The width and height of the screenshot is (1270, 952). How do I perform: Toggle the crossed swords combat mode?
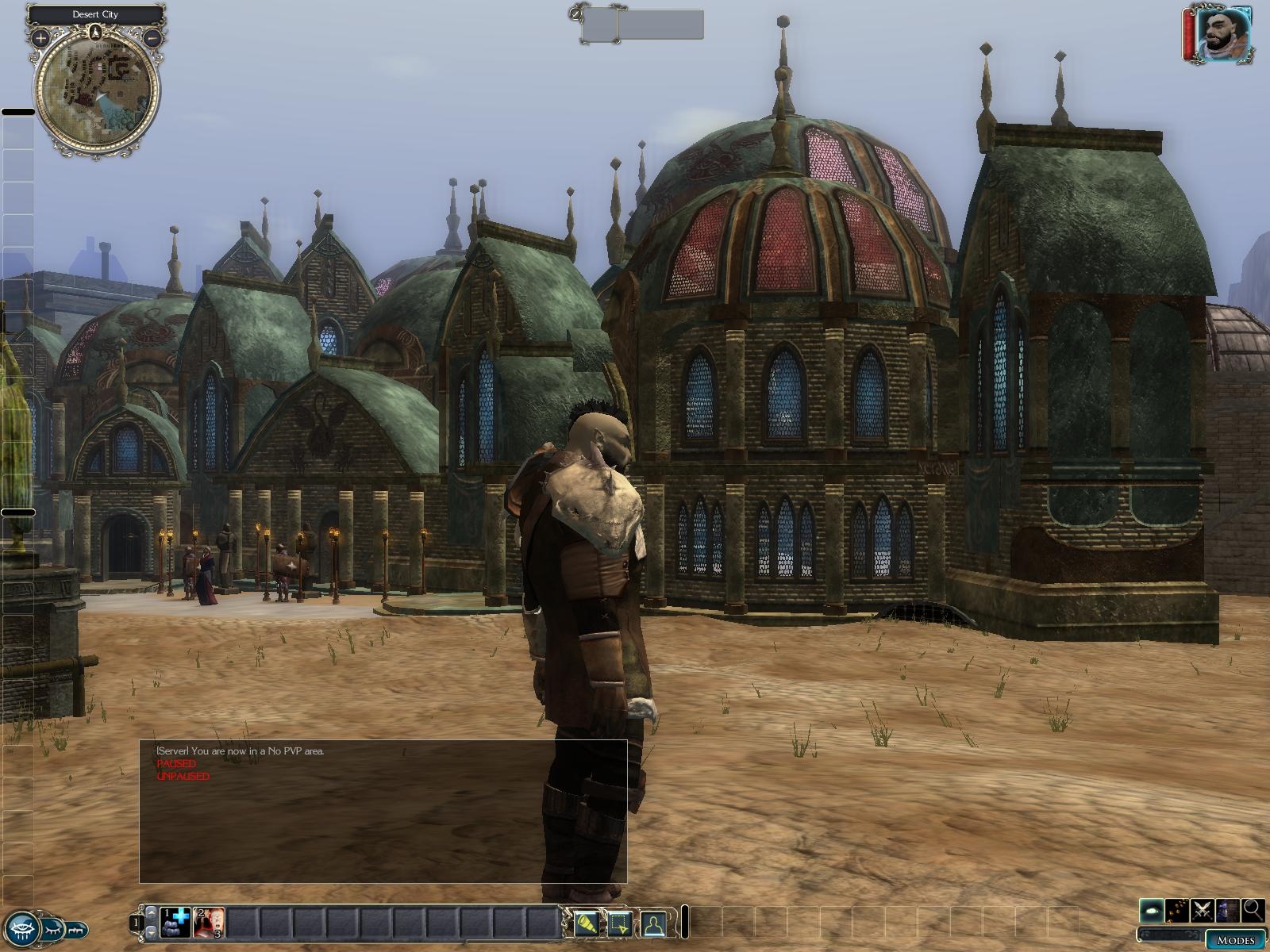click(x=1203, y=910)
